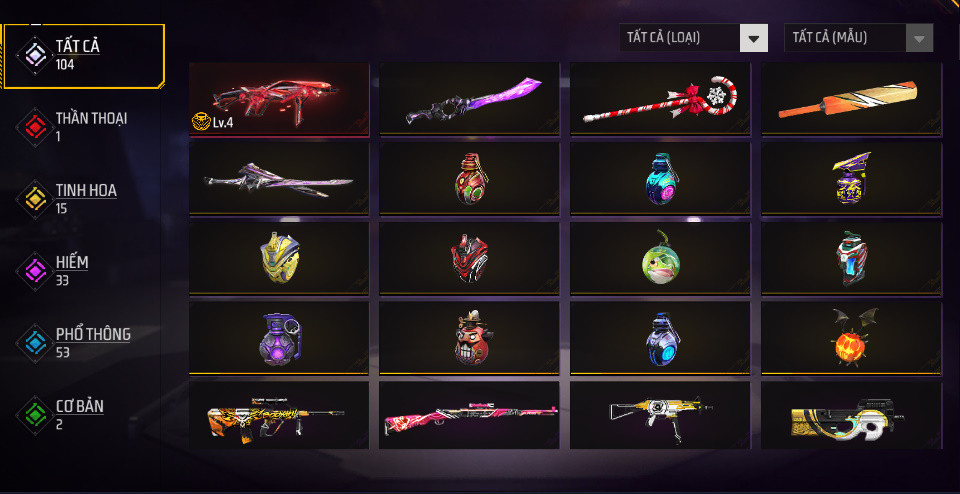
Task: Select the tiger-striped orange rifle skin
Action: click(279, 416)
